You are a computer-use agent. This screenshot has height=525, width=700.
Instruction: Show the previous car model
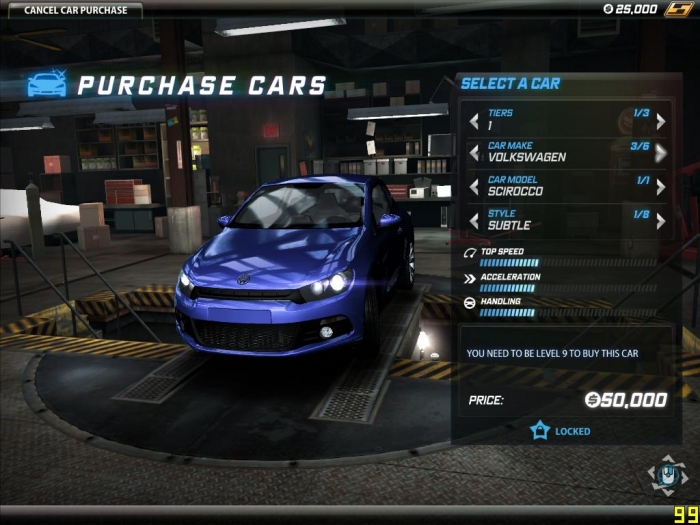tap(474, 187)
